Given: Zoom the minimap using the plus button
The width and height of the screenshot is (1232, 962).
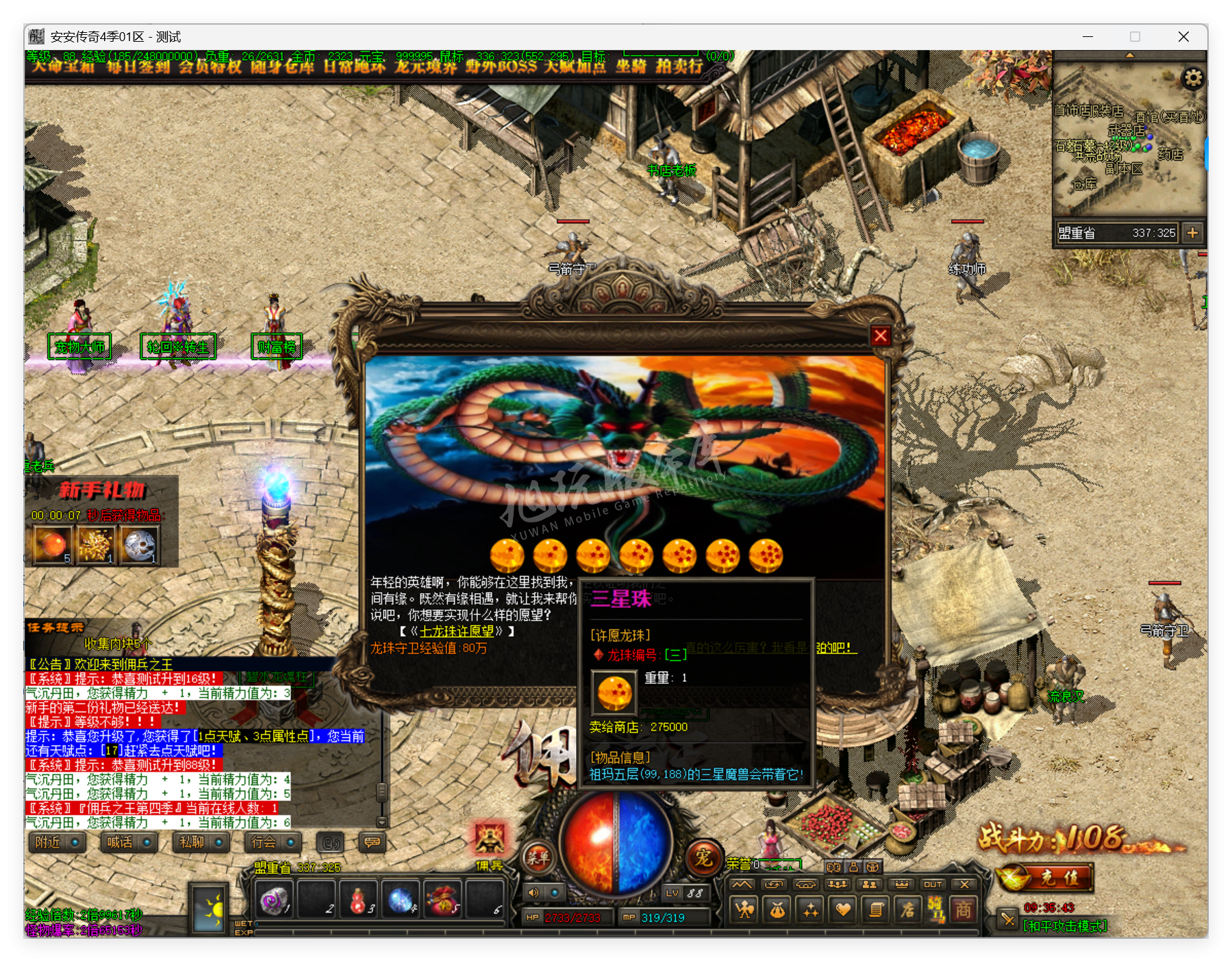Looking at the screenshot, I should coord(1192,231).
